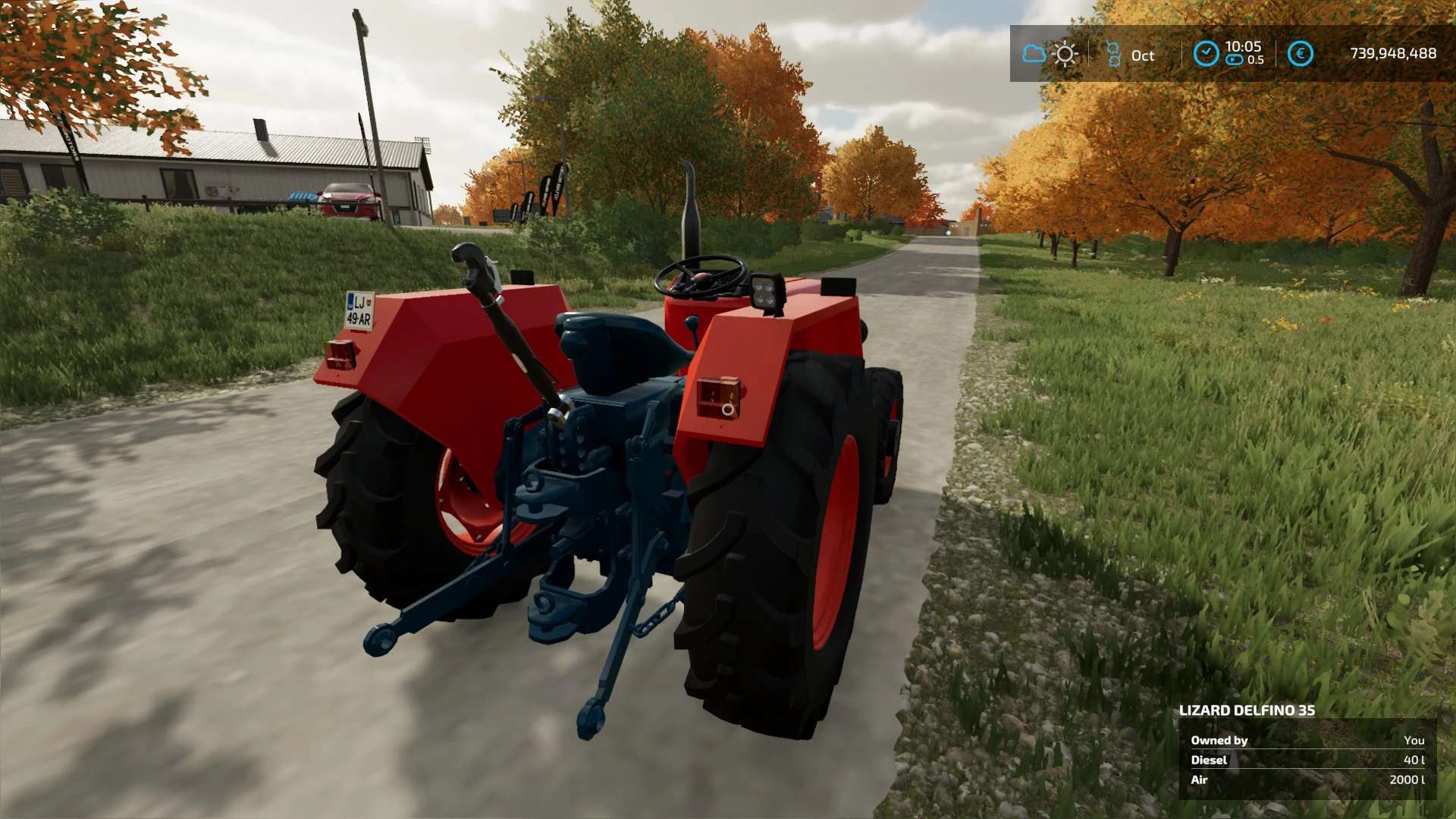Click the clock icon in the HUD
The image size is (1456, 819).
(1206, 54)
